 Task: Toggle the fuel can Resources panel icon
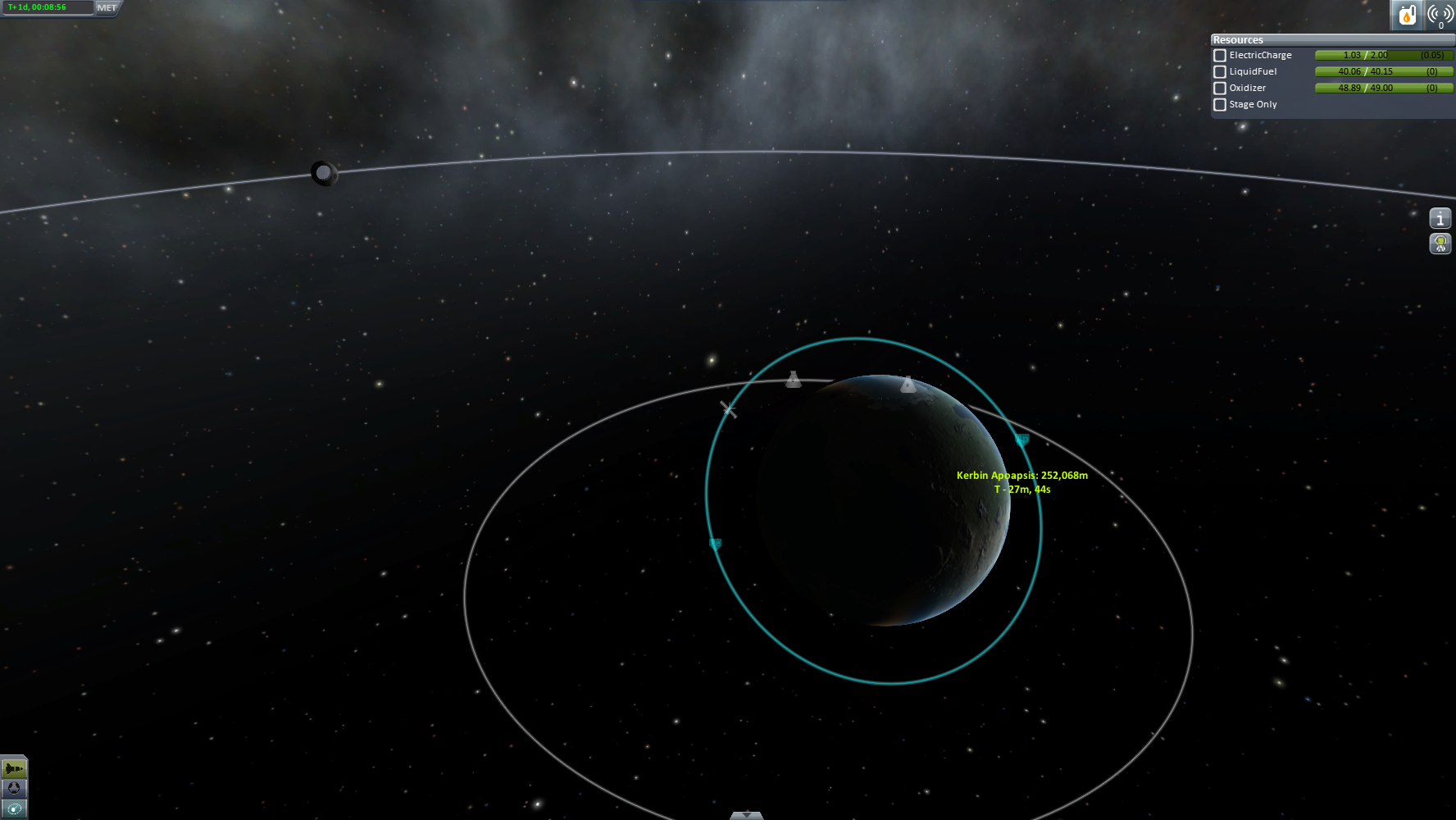coord(1407,15)
